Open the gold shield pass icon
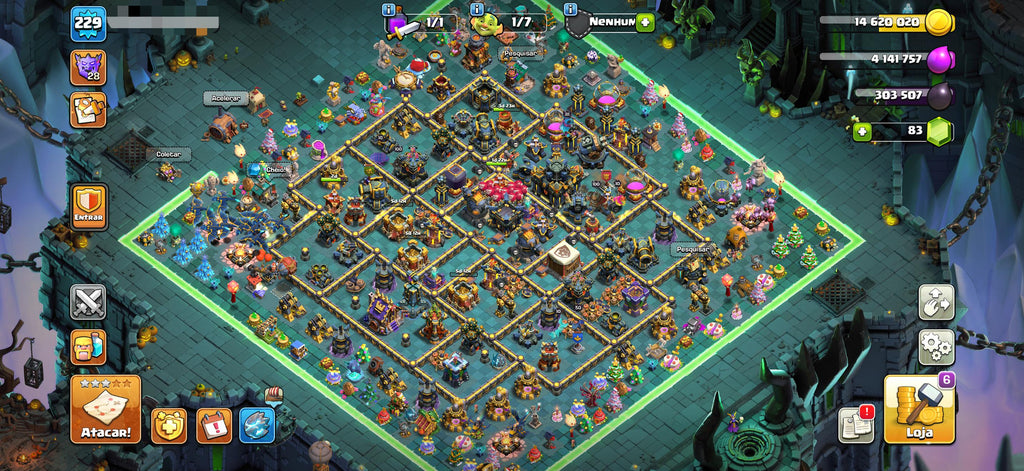Viewport: 1024px width, 471px height. coord(169,425)
